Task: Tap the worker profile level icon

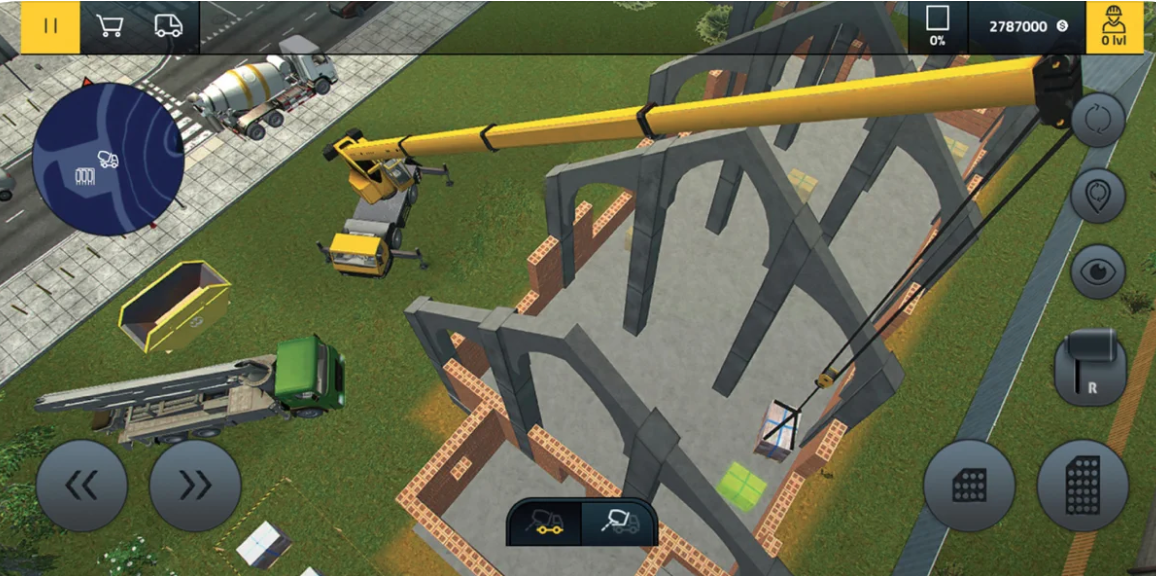Action: click(1113, 26)
